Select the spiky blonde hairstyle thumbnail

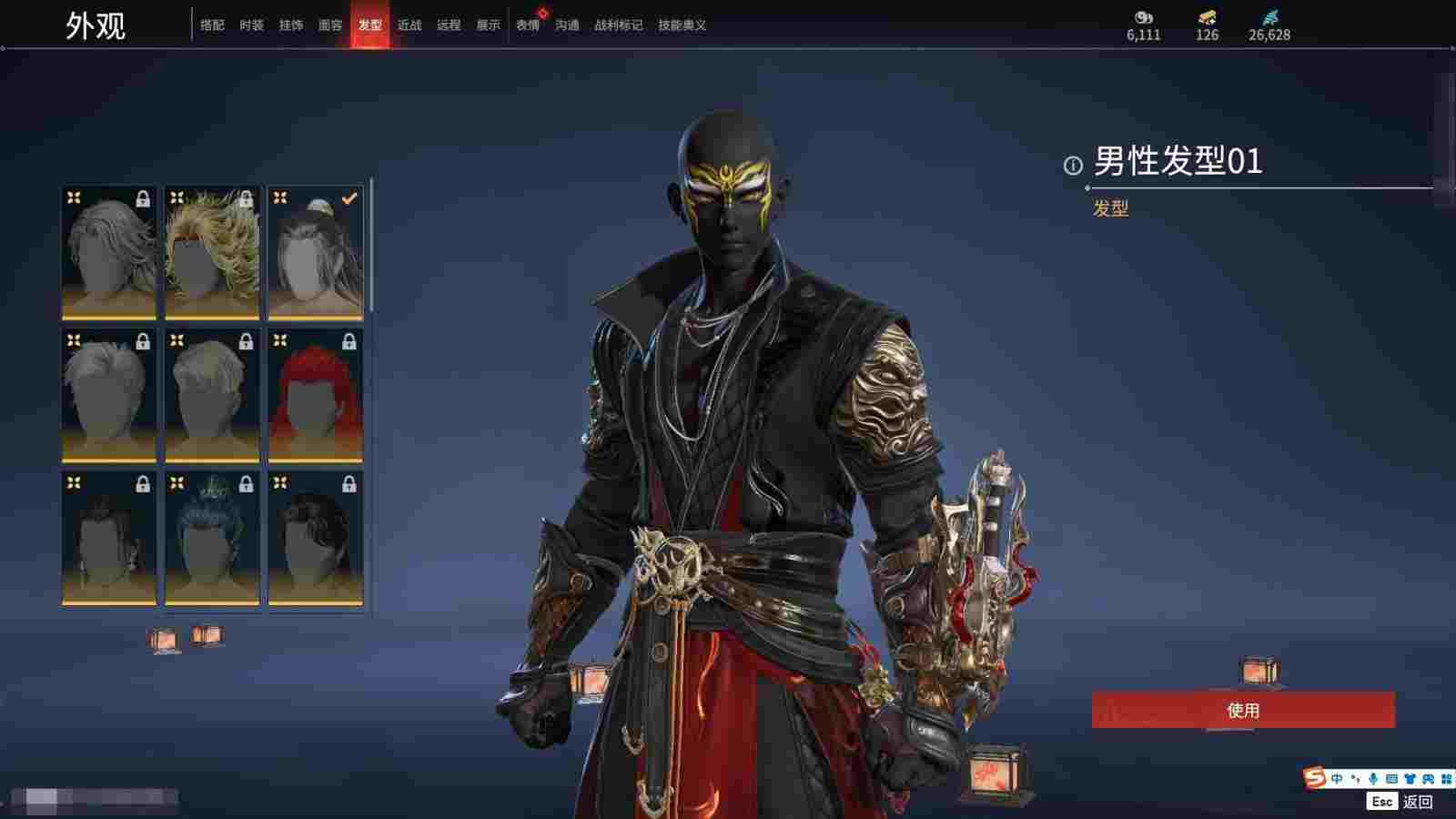(x=212, y=253)
